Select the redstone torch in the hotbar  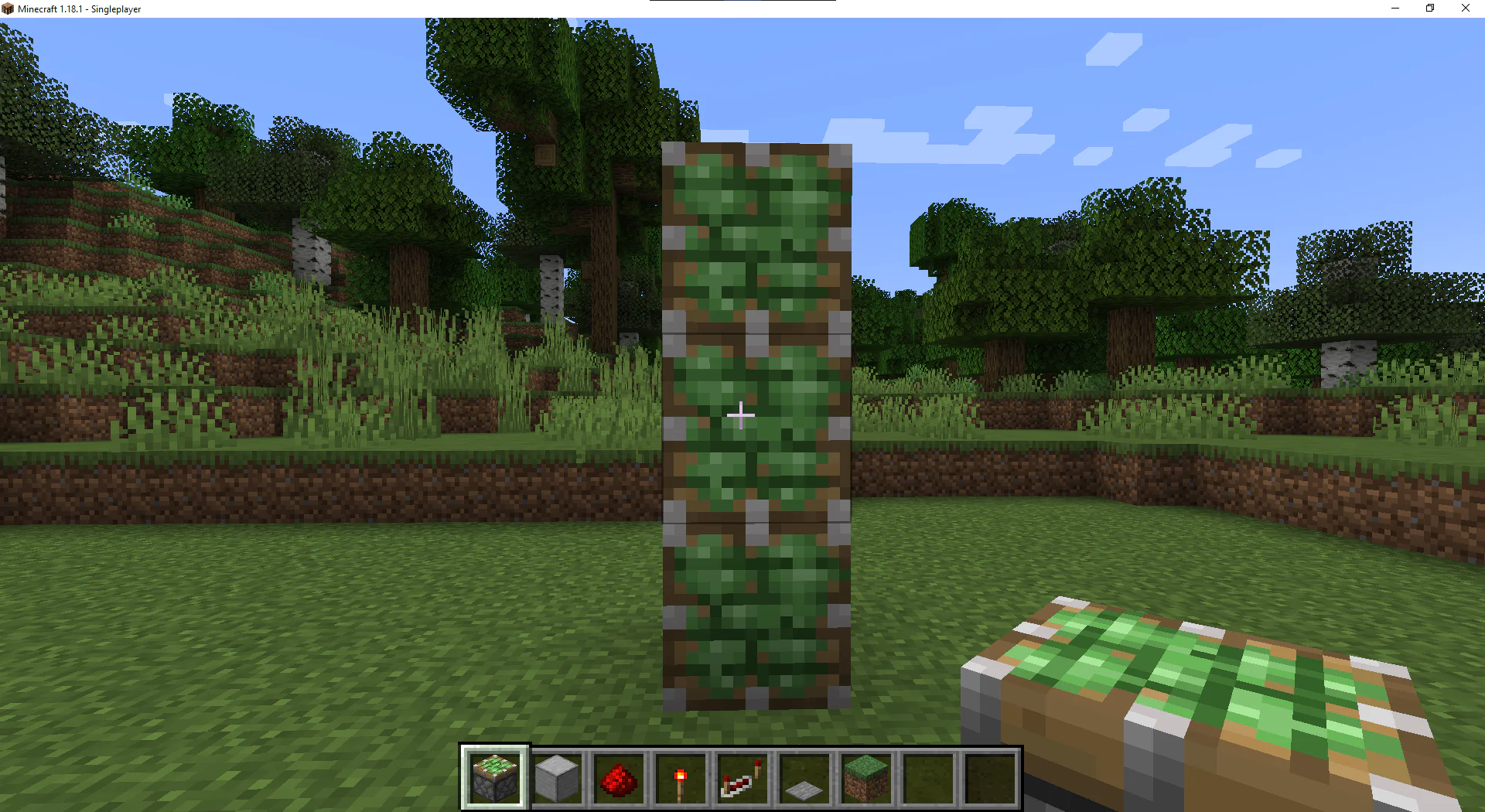click(x=681, y=777)
